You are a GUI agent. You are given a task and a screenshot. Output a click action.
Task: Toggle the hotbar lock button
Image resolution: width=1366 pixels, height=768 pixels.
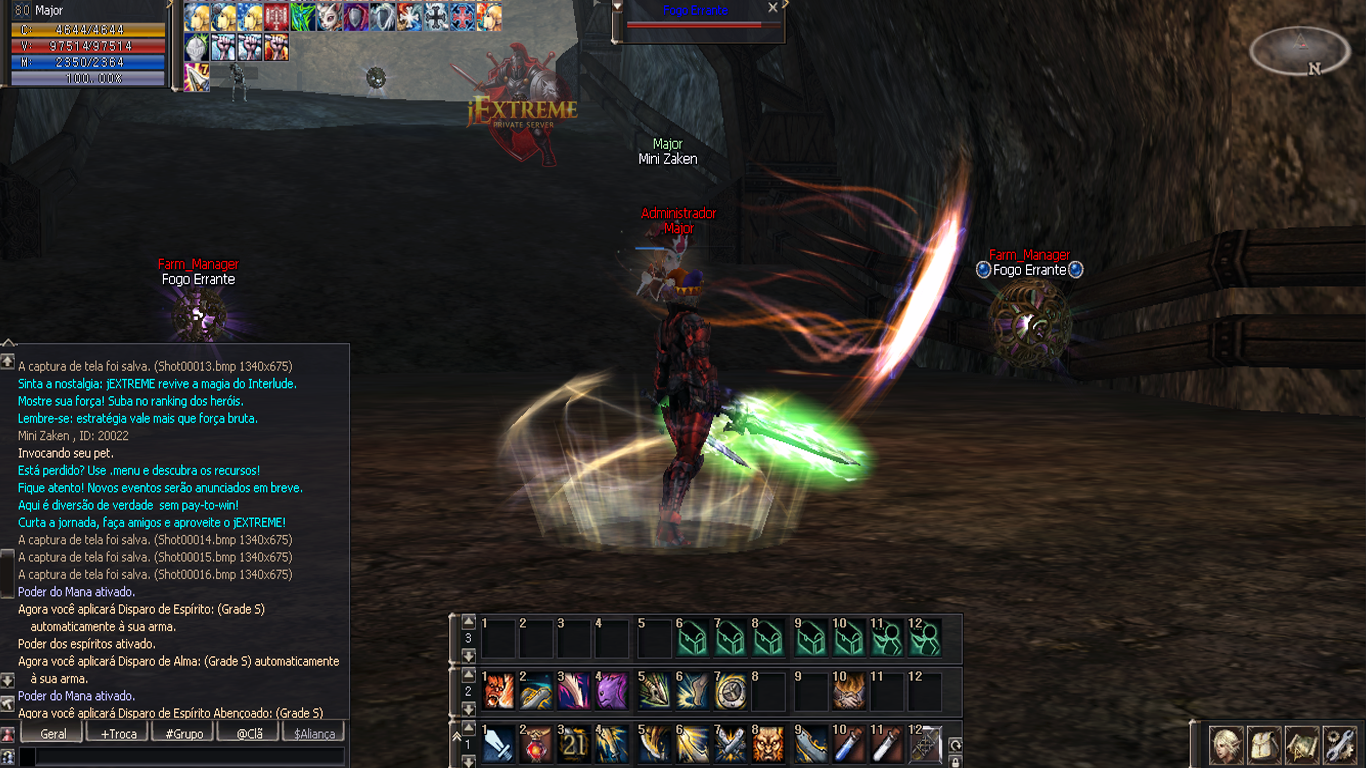(955, 762)
